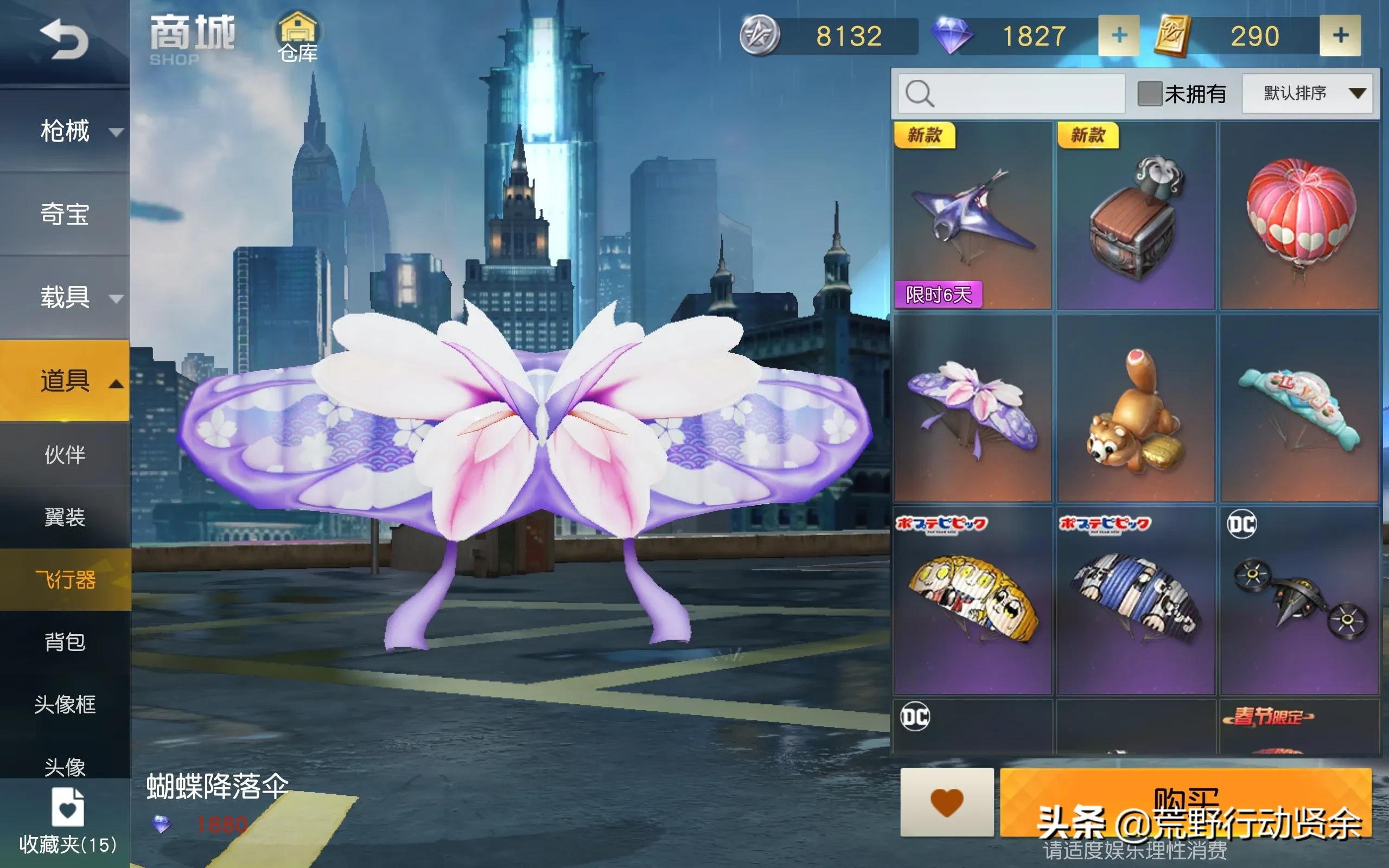Switch to the 翼装 wingsuit section
This screenshot has height=868, width=1389.
point(65,517)
